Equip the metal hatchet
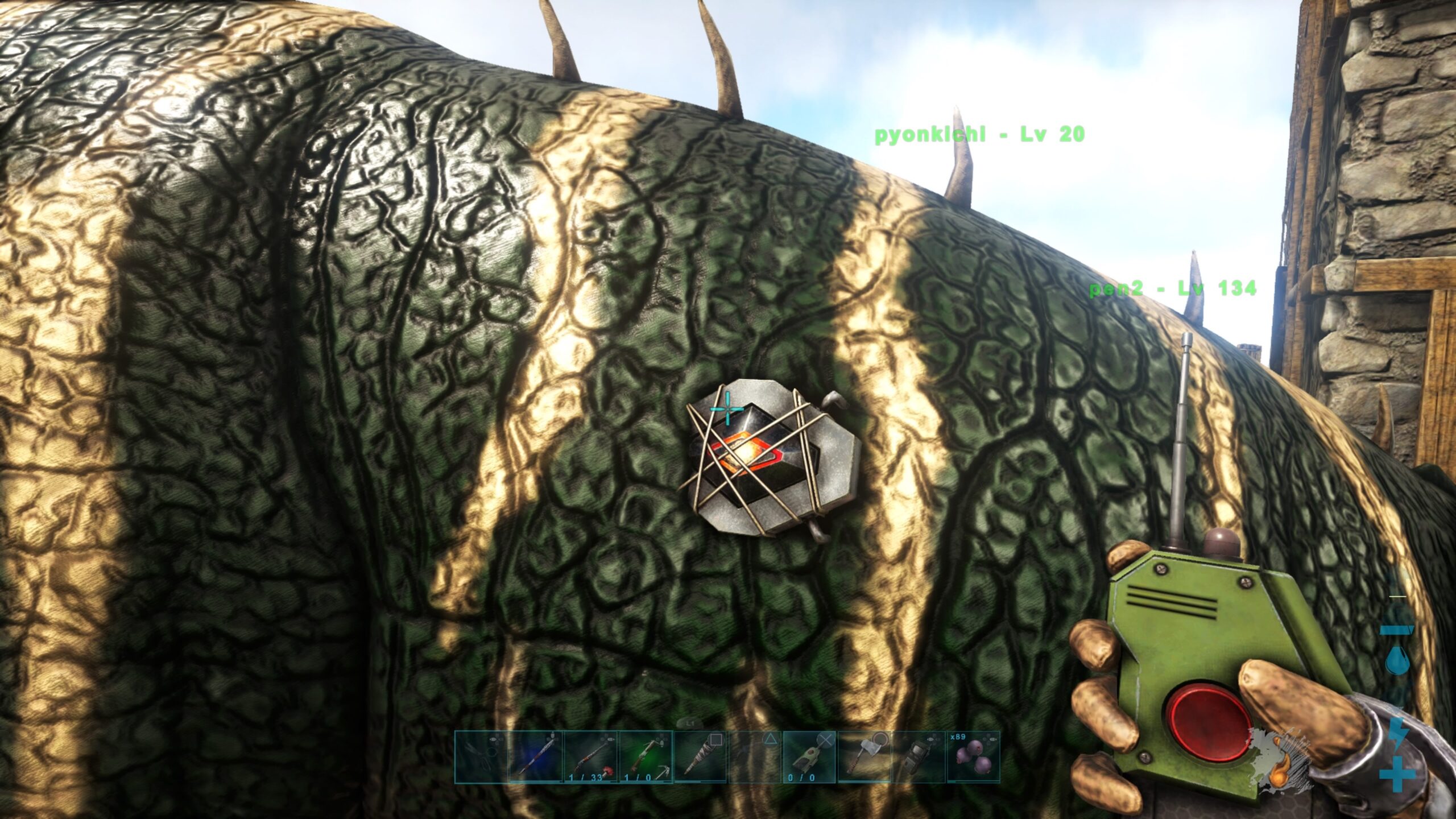This screenshot has width=1456, height=819. [864, 758]
